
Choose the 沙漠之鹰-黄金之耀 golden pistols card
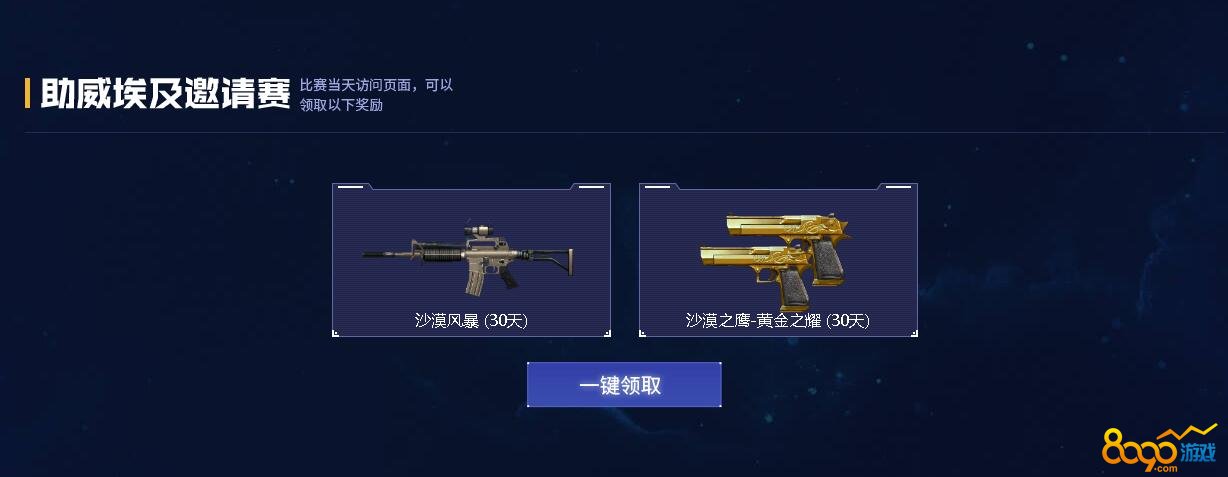click(x=778, y=260)
